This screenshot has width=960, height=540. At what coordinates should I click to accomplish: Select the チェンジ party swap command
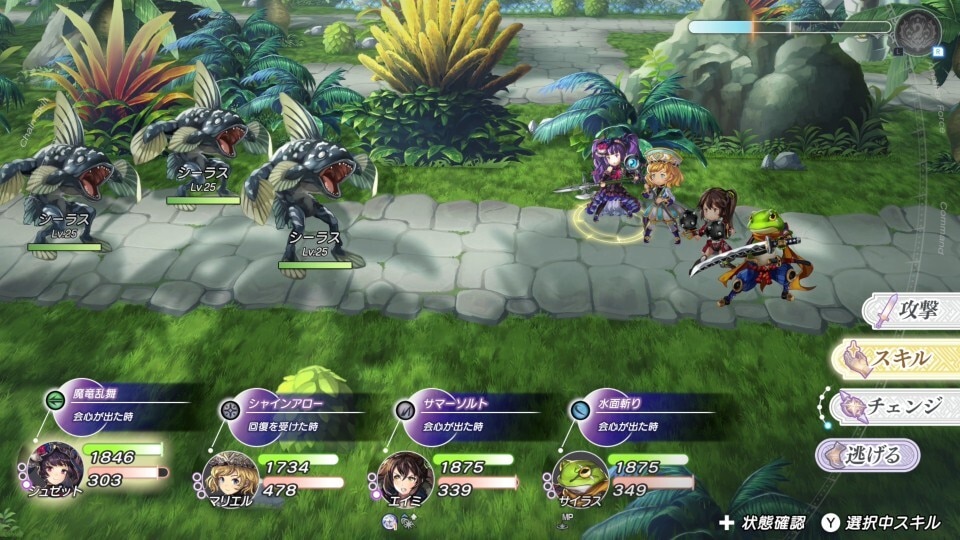[x=895, y=406]
